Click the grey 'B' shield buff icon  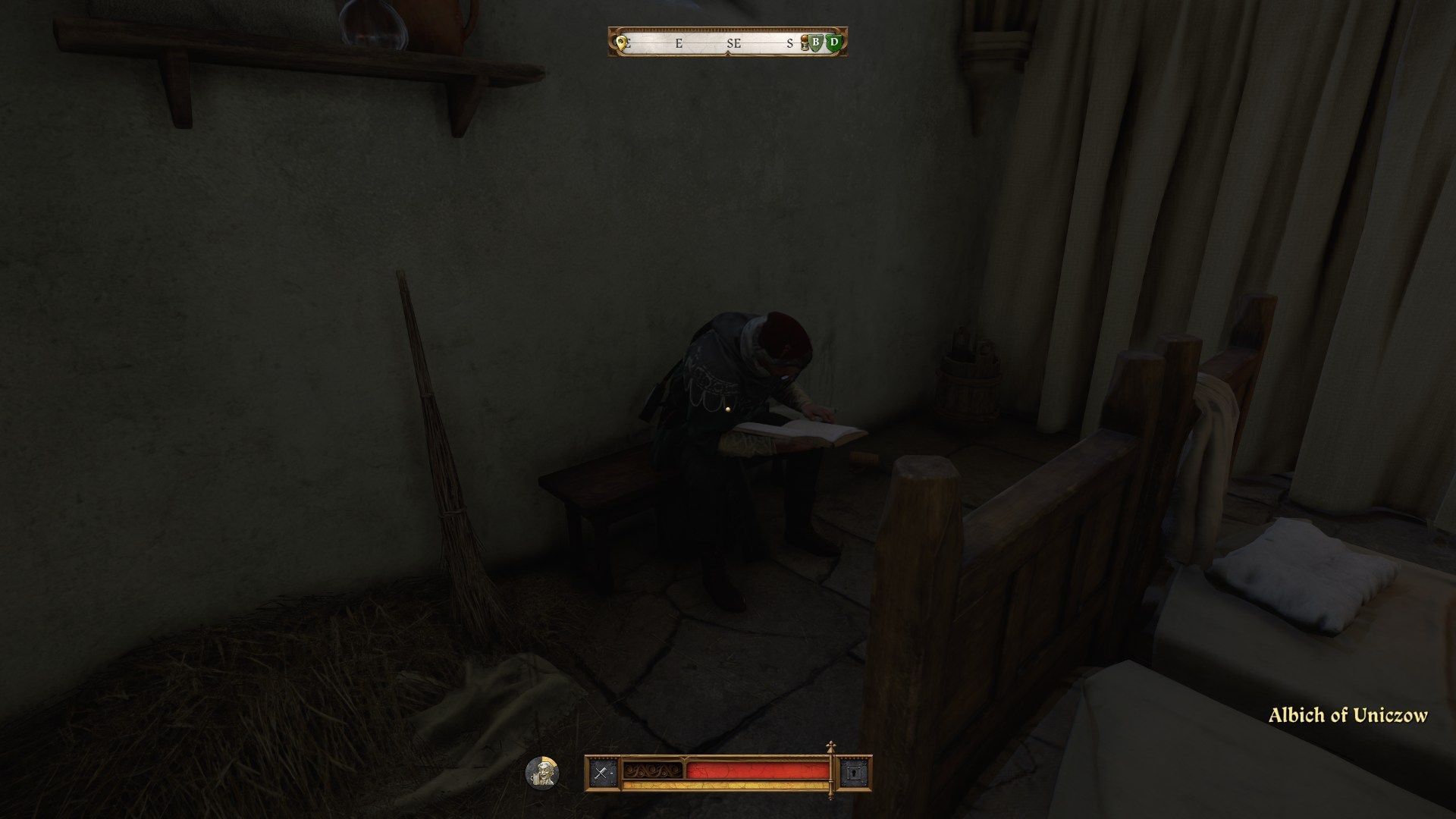pos(816,44)
